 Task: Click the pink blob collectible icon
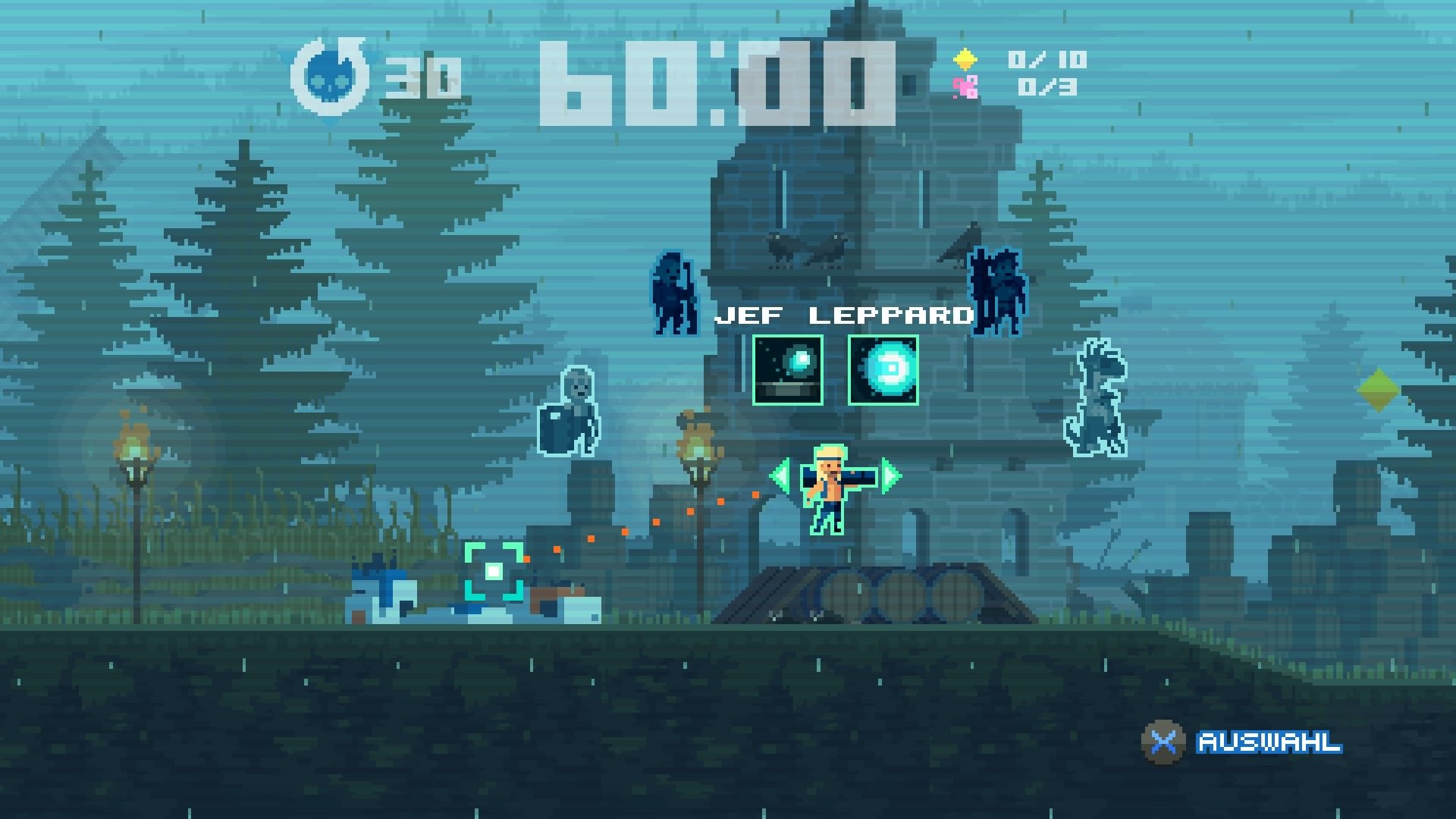(x=965, y=87)
